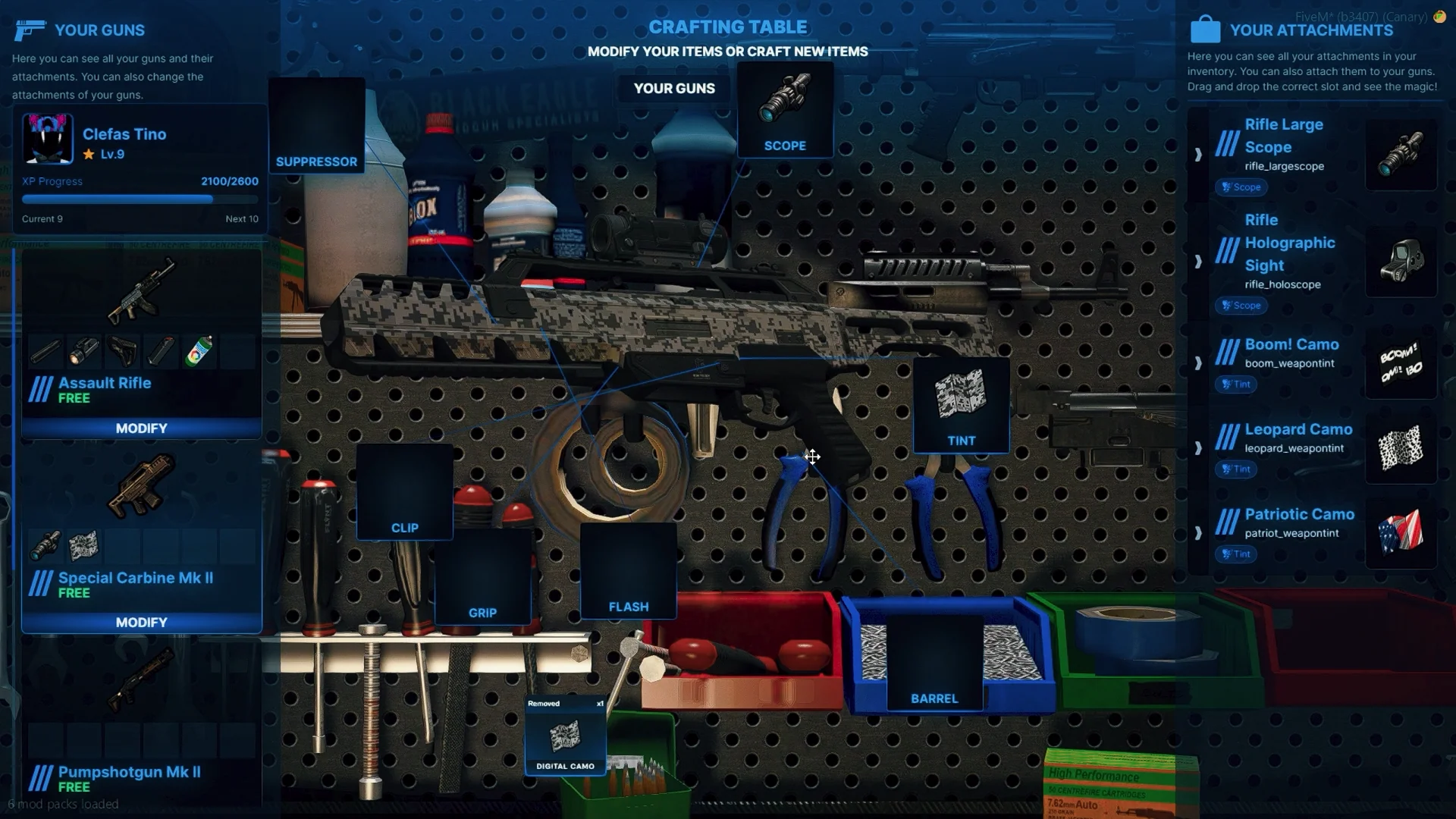Screen dimensions: 1456x819
Task: Open the Flash attachment slot
Action: (x=628, y=571)
